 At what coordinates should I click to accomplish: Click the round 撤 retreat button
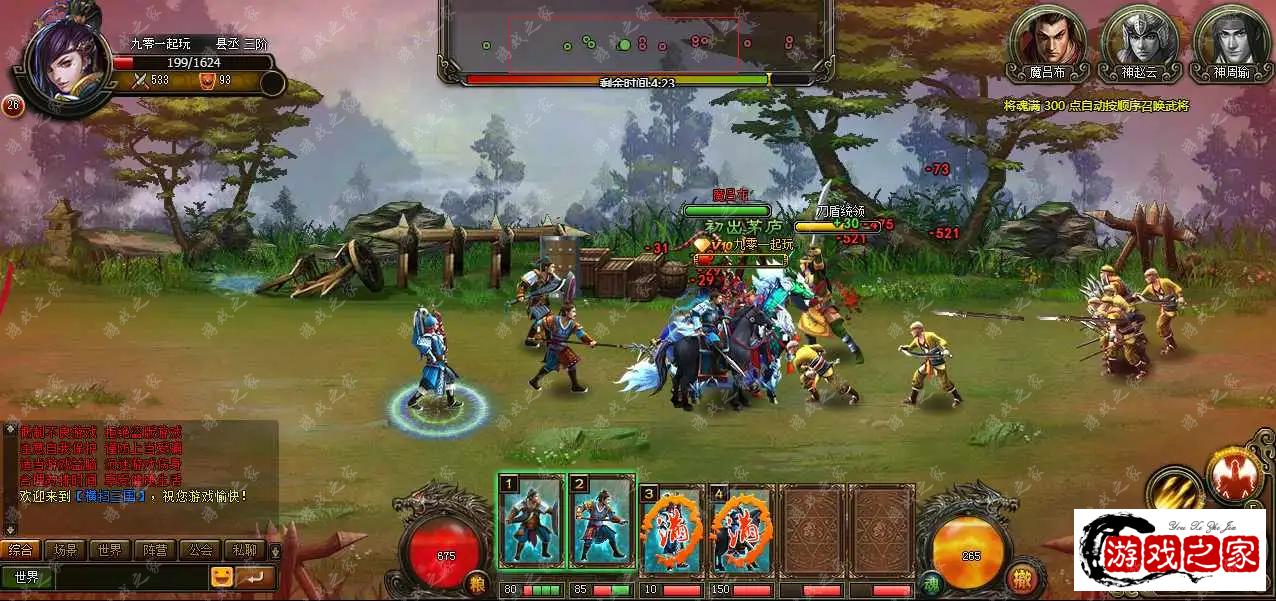pos(1021,576)
